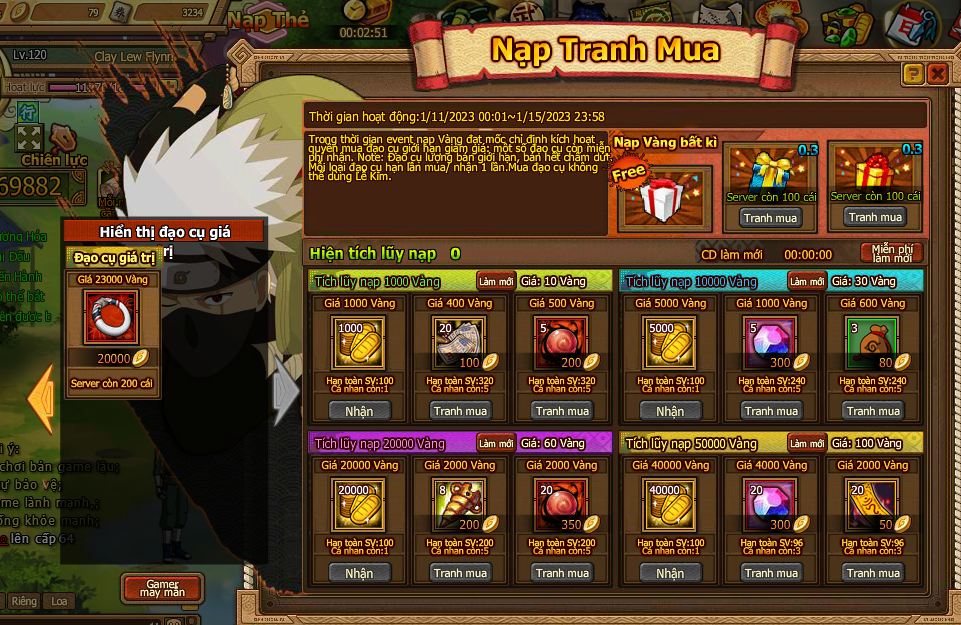Image resolution: width=961 pixels, height=625 pixels.
Task: Open the Gamer may mắn button
Action: pos(162,587)
